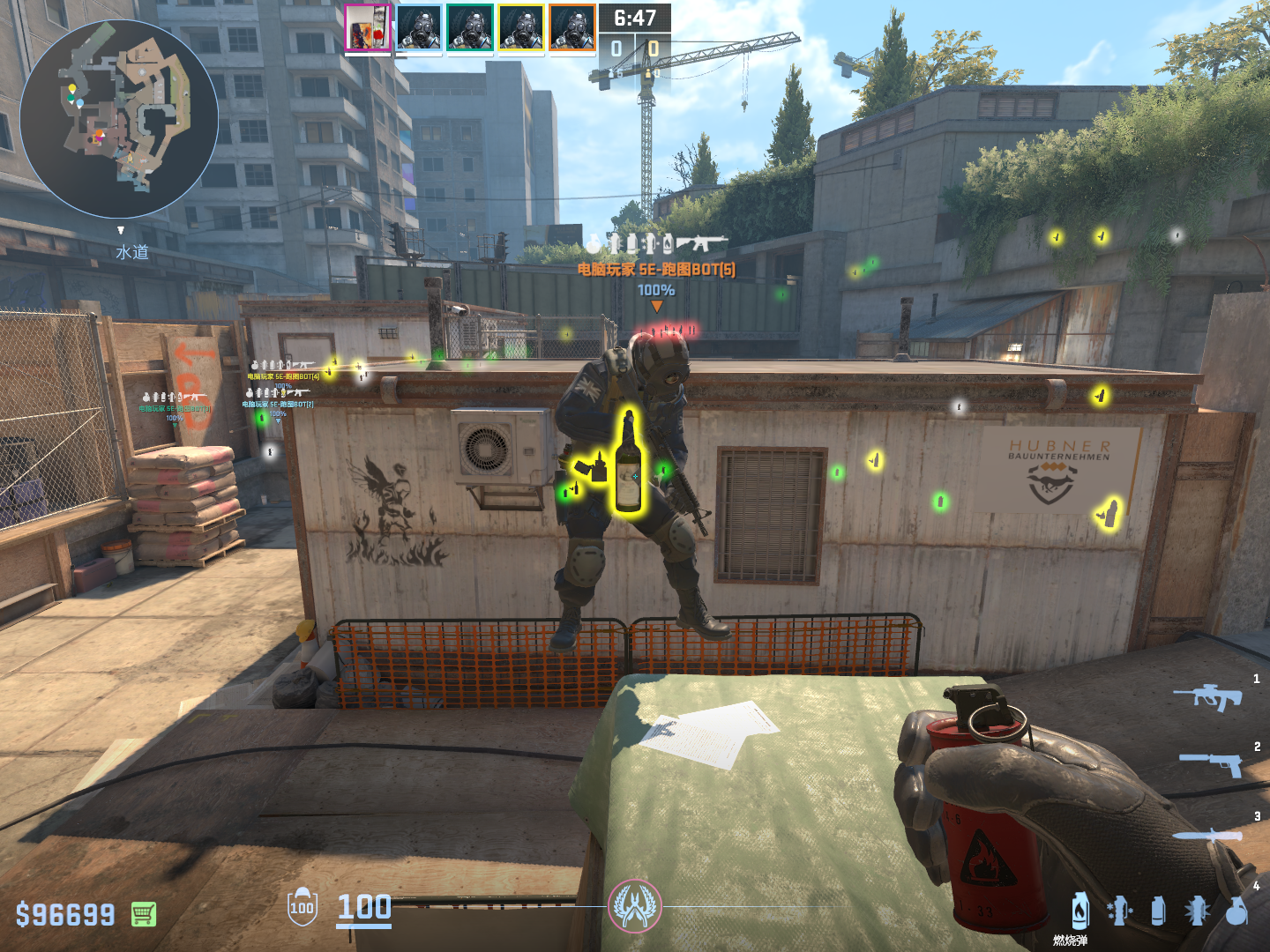Screen dimensions: 1270x952
Task: Select the decoy grenade icon
Action: click(x=1119, y=911)
